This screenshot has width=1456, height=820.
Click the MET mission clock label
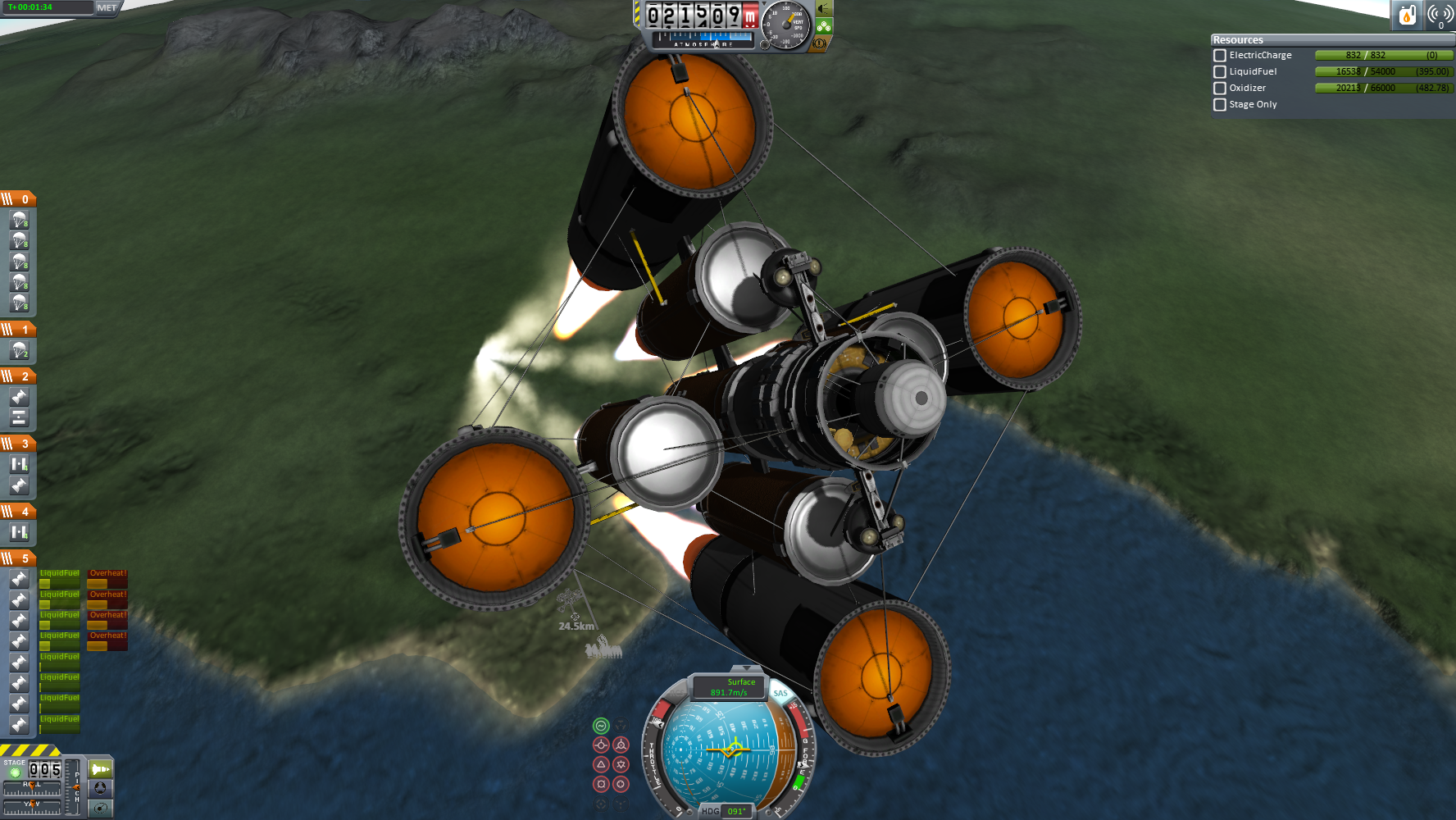coord(107,8)
